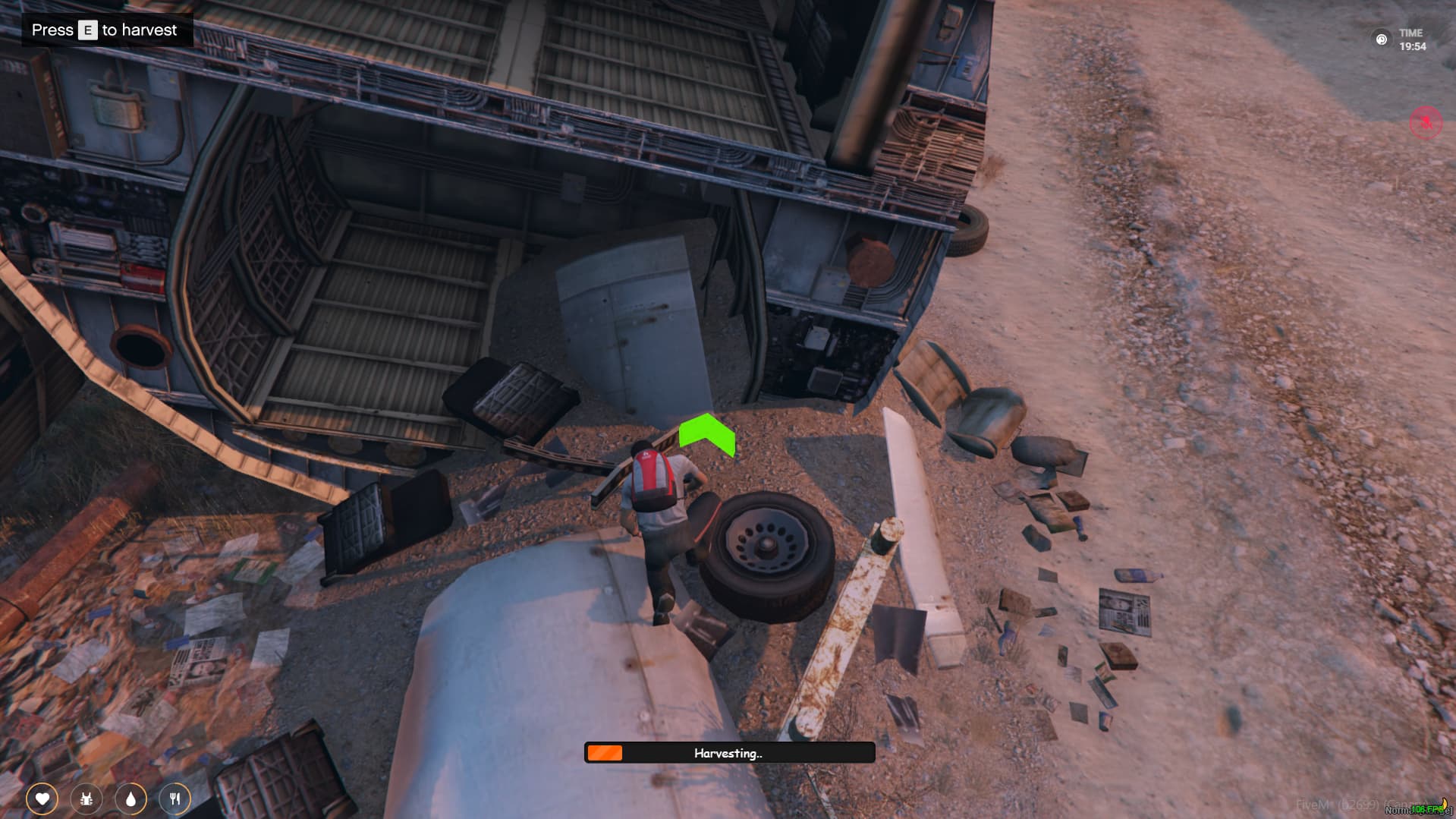Click the heart health status icon
The image size is (1456, 819).
coord(42,799)
